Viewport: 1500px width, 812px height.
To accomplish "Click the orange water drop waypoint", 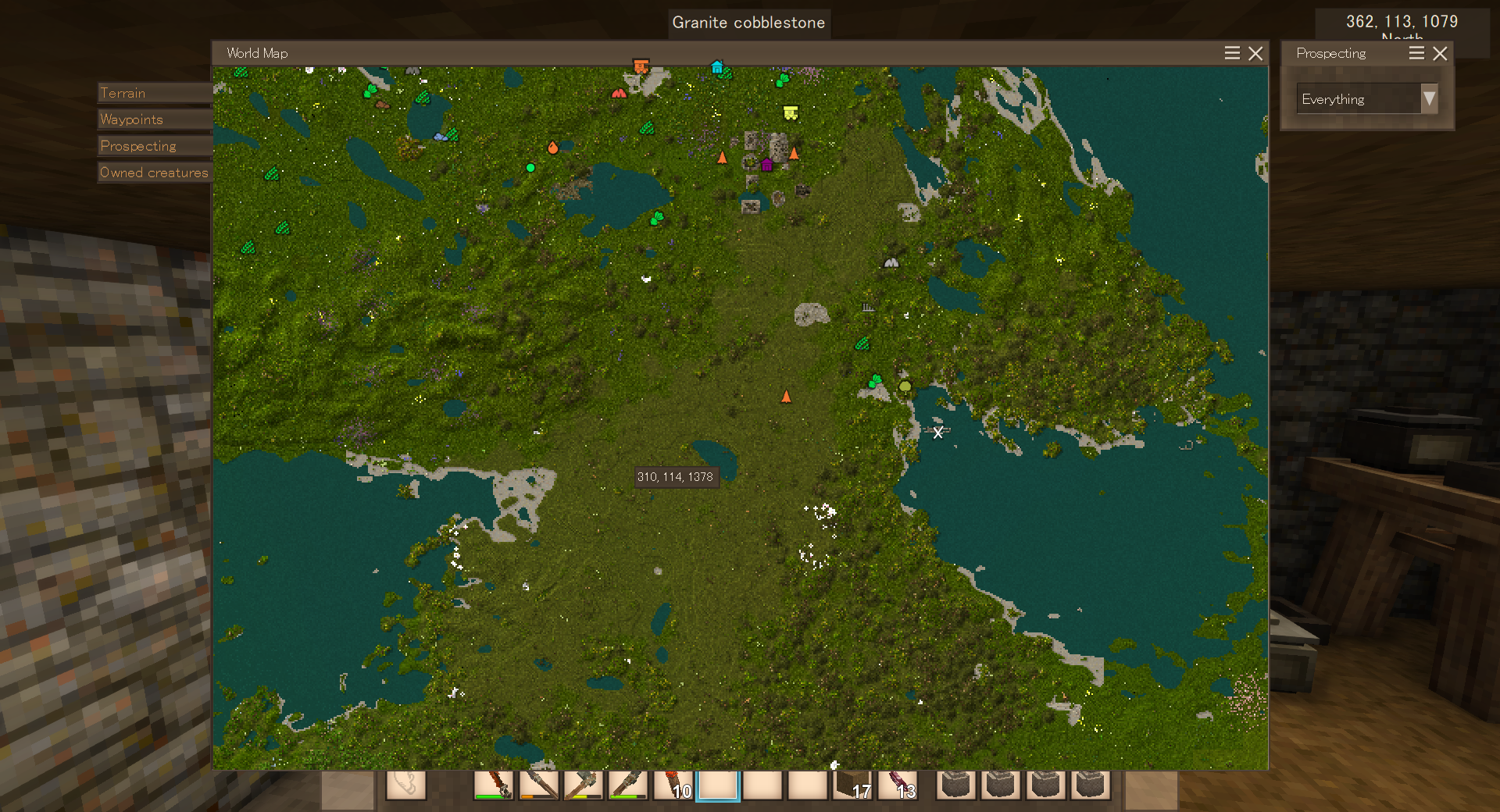I will click(553, 147).
